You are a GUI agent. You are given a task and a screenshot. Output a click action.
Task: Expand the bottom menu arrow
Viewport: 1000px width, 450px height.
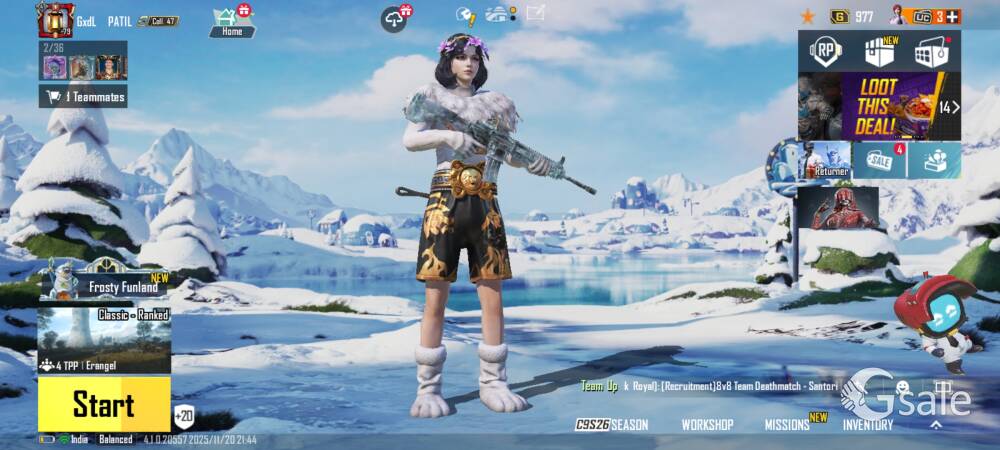tap(936, 425)
